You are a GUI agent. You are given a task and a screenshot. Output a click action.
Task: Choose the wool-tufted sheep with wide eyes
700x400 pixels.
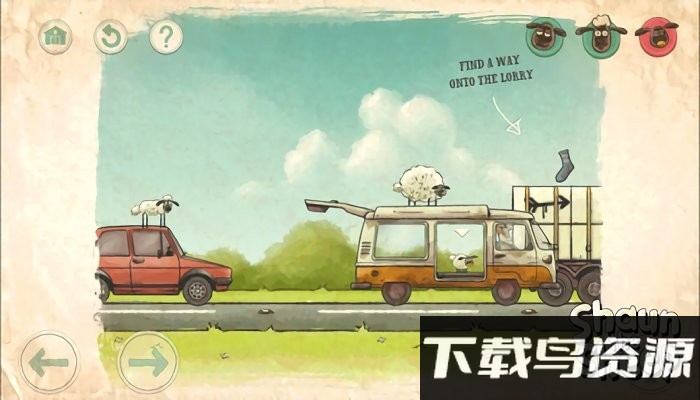[x=601, y=36]
